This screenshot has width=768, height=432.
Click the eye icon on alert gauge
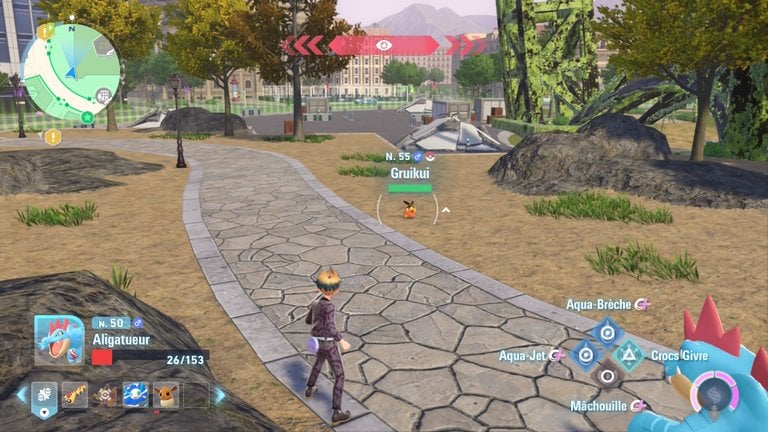tap(384, 45)
